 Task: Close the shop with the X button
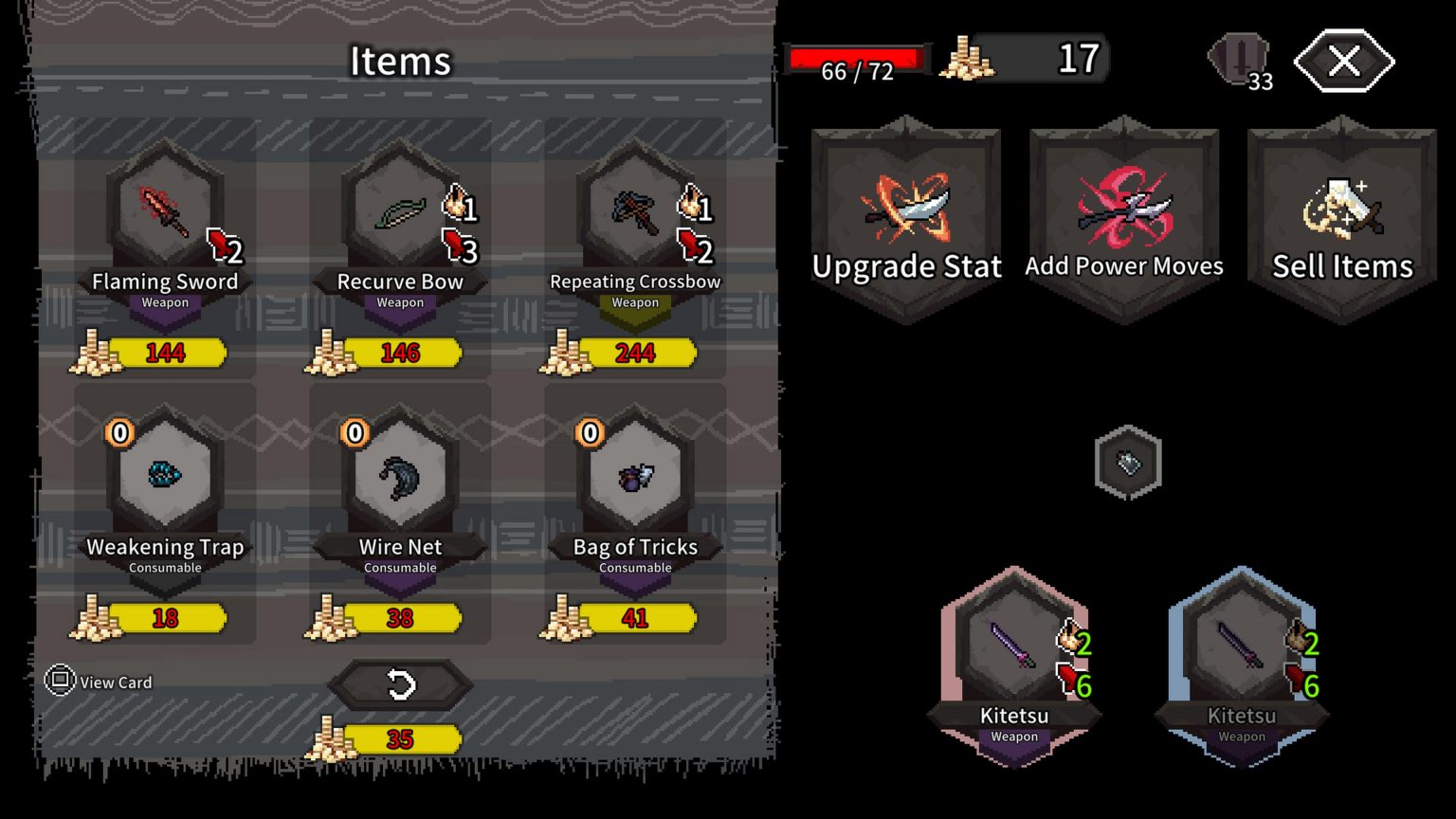pyautogui.click(x=1343, y=61)
